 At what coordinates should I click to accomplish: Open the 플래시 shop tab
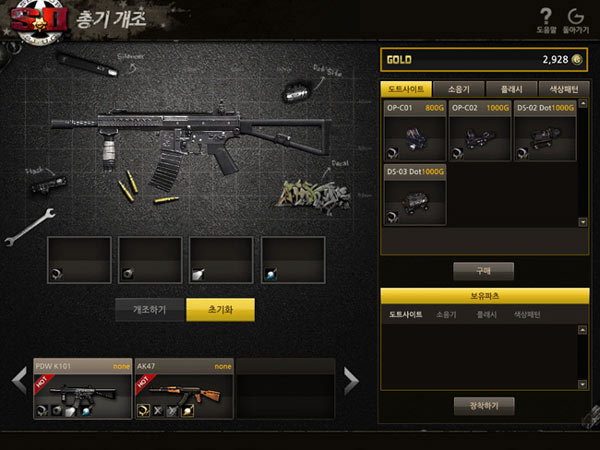point(511,89)
